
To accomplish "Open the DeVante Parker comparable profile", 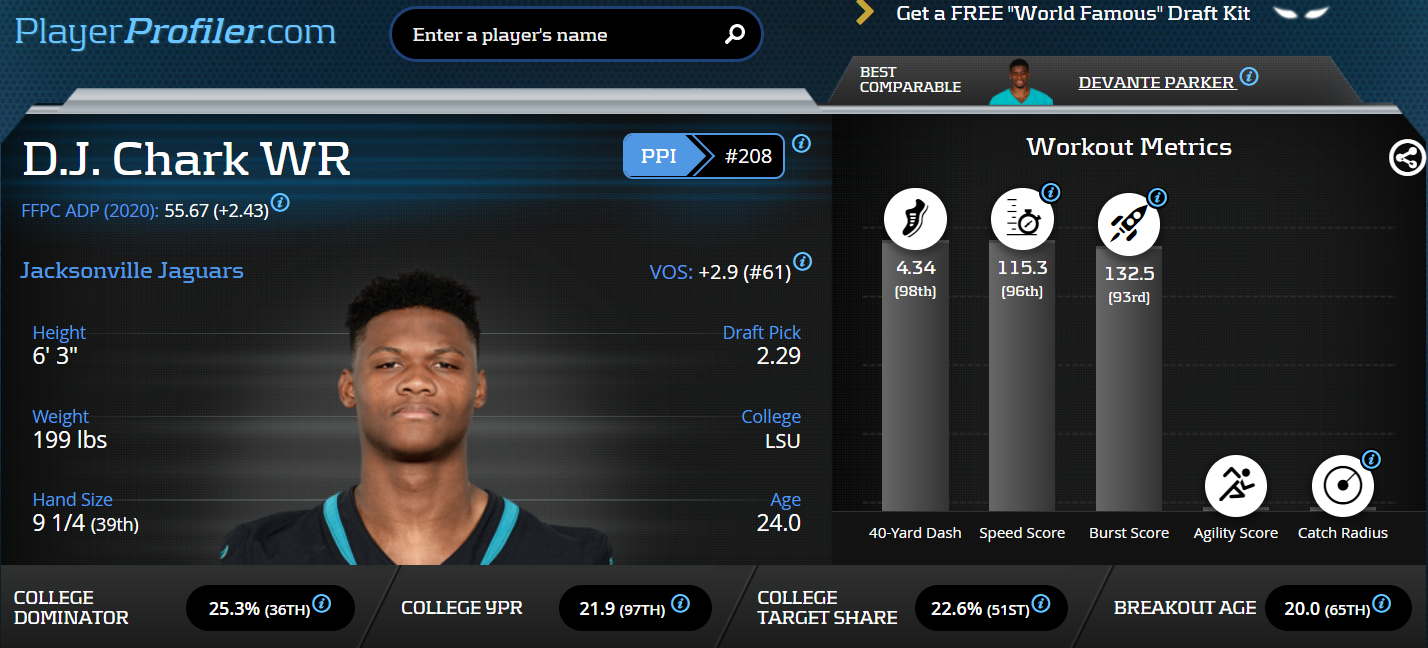I will 1156,82.
